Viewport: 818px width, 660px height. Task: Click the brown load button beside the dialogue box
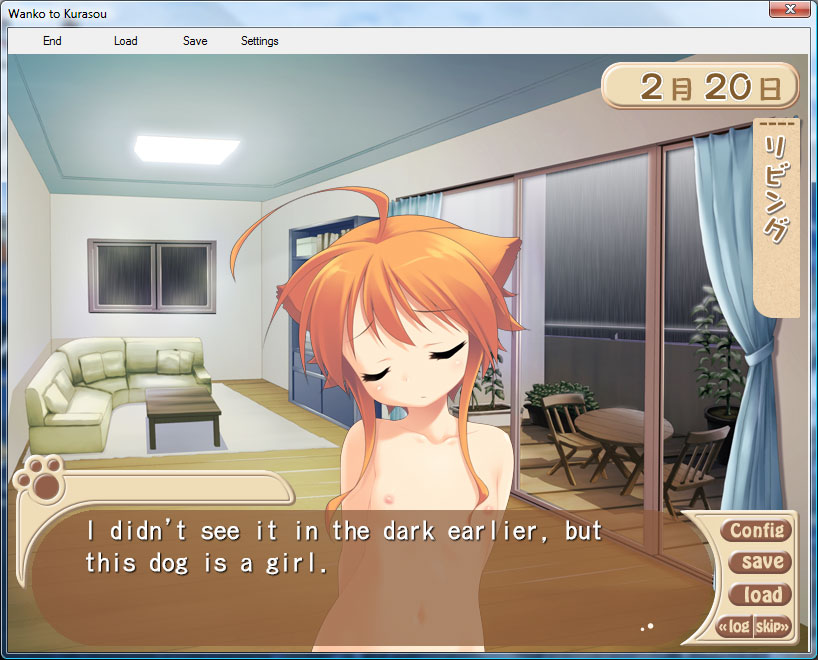[762, 595]
